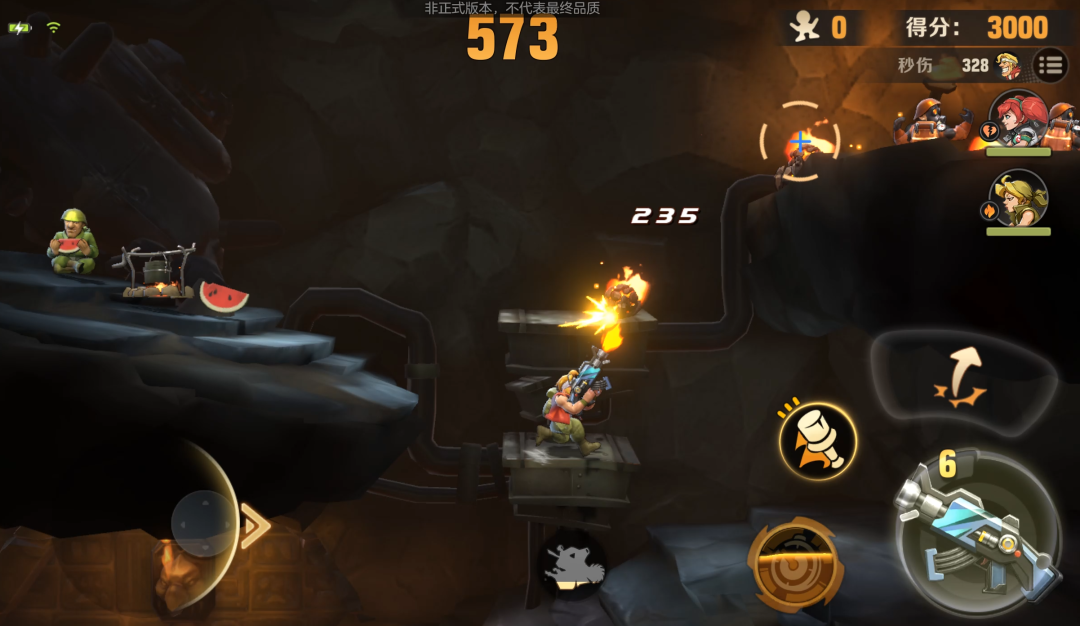
Task: Switch to the red-haired character portrait
Action: tap(1018, 120)
